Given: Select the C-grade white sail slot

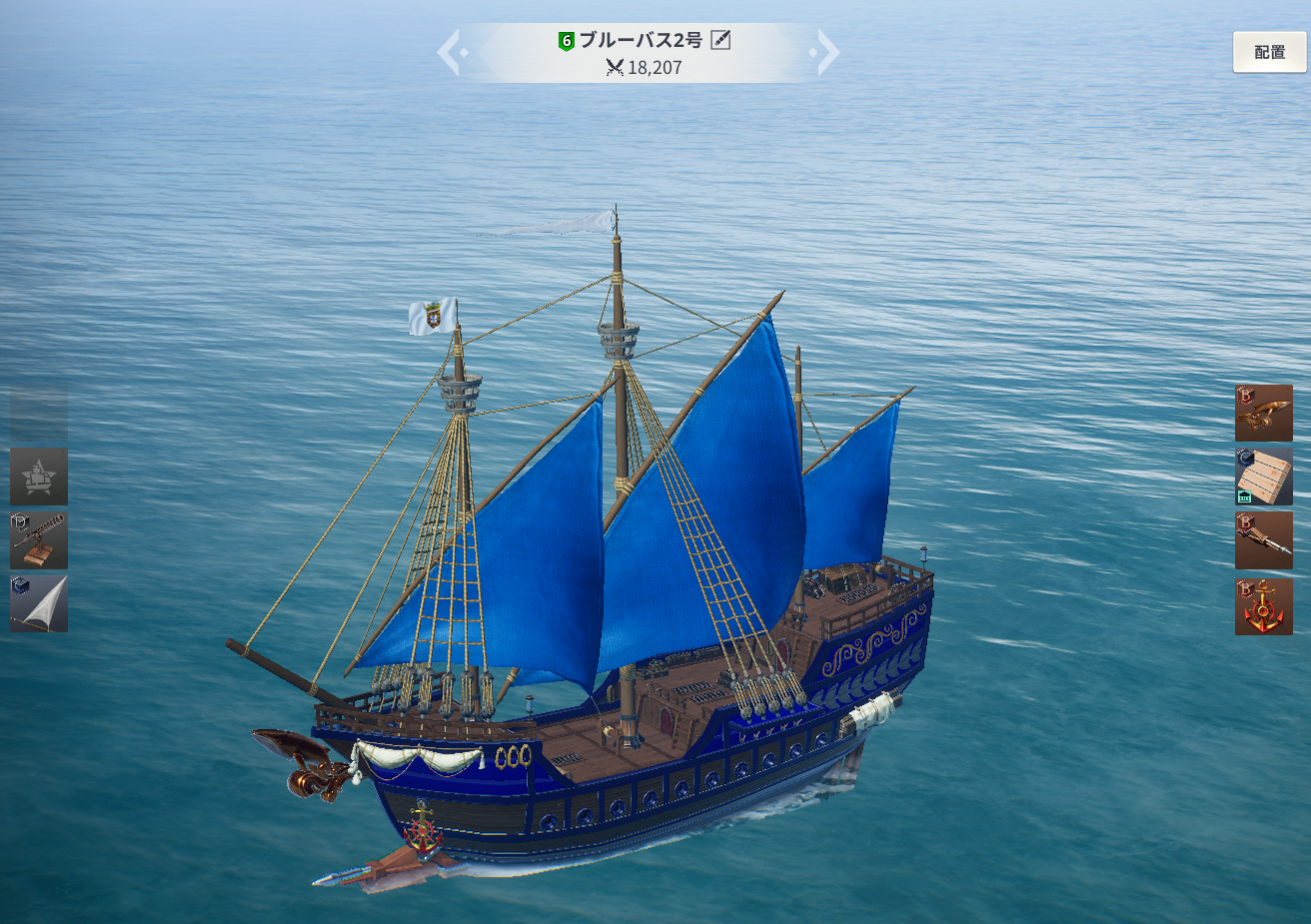Looking at the screenshot, I should (x=39, y=603).
